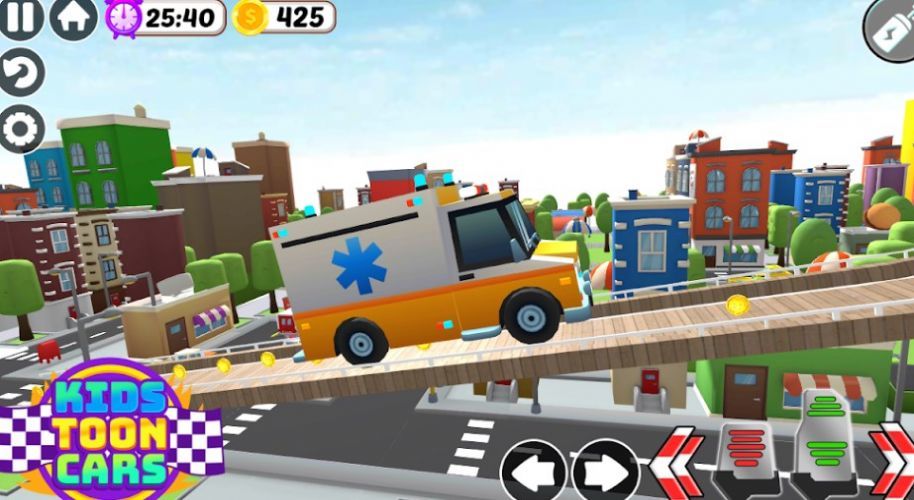Restart the level with the circular arrow
914x500 pixels.
pyautogui.click(x=20, y=73)
